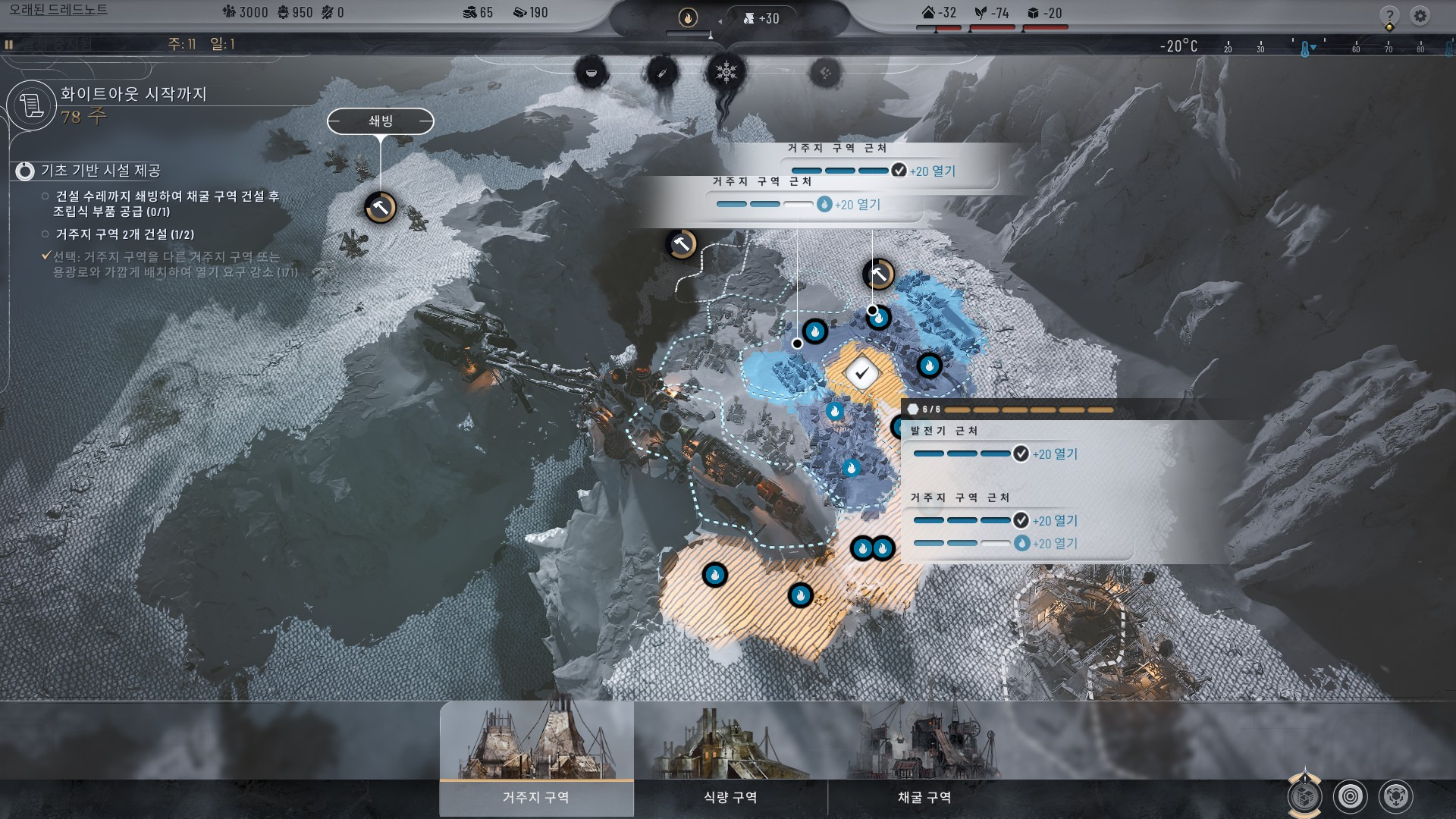Select the 기초 기반 시설 제공 objective
The height and width of the screenshot is (819, 1456).
tap(100, 171)
